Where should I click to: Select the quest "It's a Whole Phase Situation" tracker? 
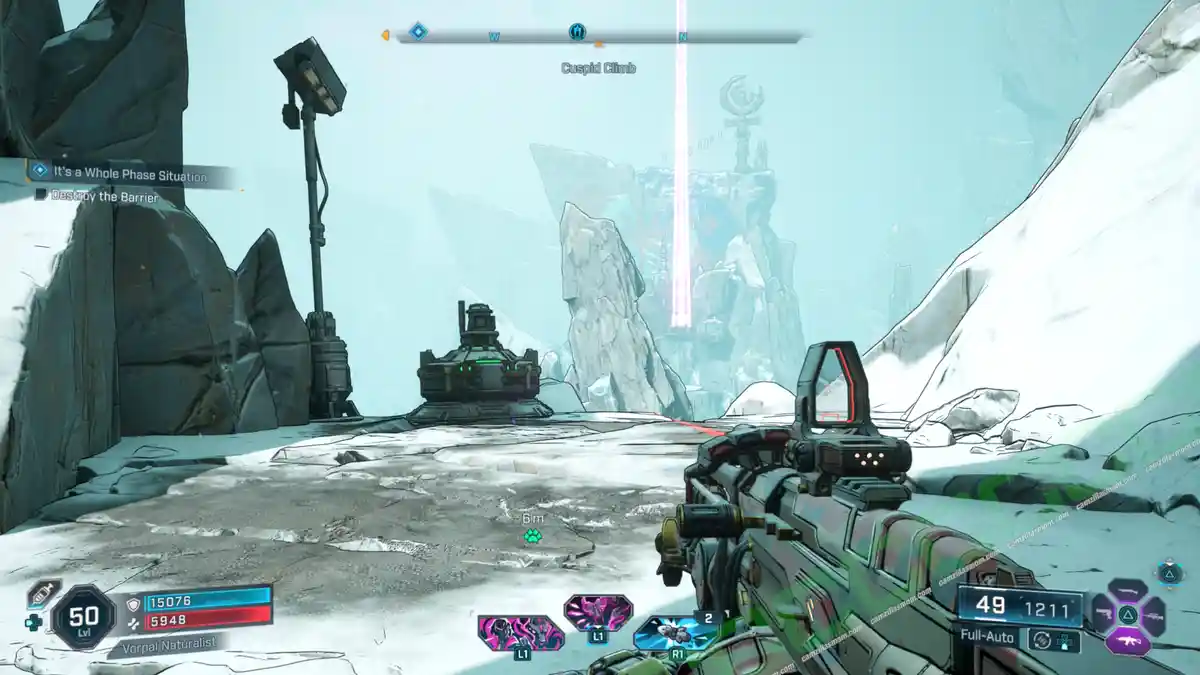(130, 175)
